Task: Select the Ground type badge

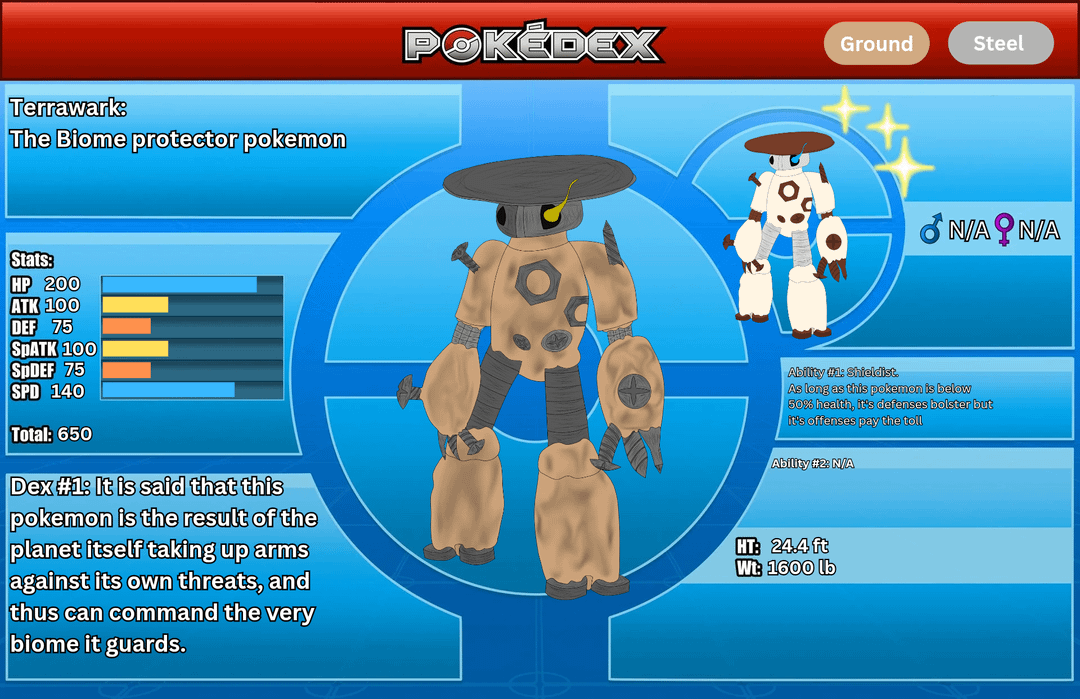Action: click(876, 44)
